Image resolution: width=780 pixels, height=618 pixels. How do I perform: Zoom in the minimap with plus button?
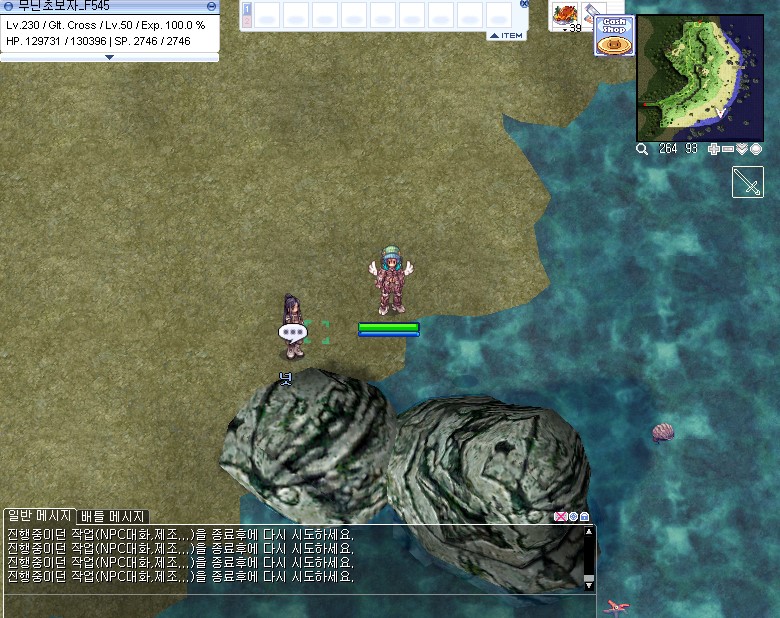click(x=714, y=149)
